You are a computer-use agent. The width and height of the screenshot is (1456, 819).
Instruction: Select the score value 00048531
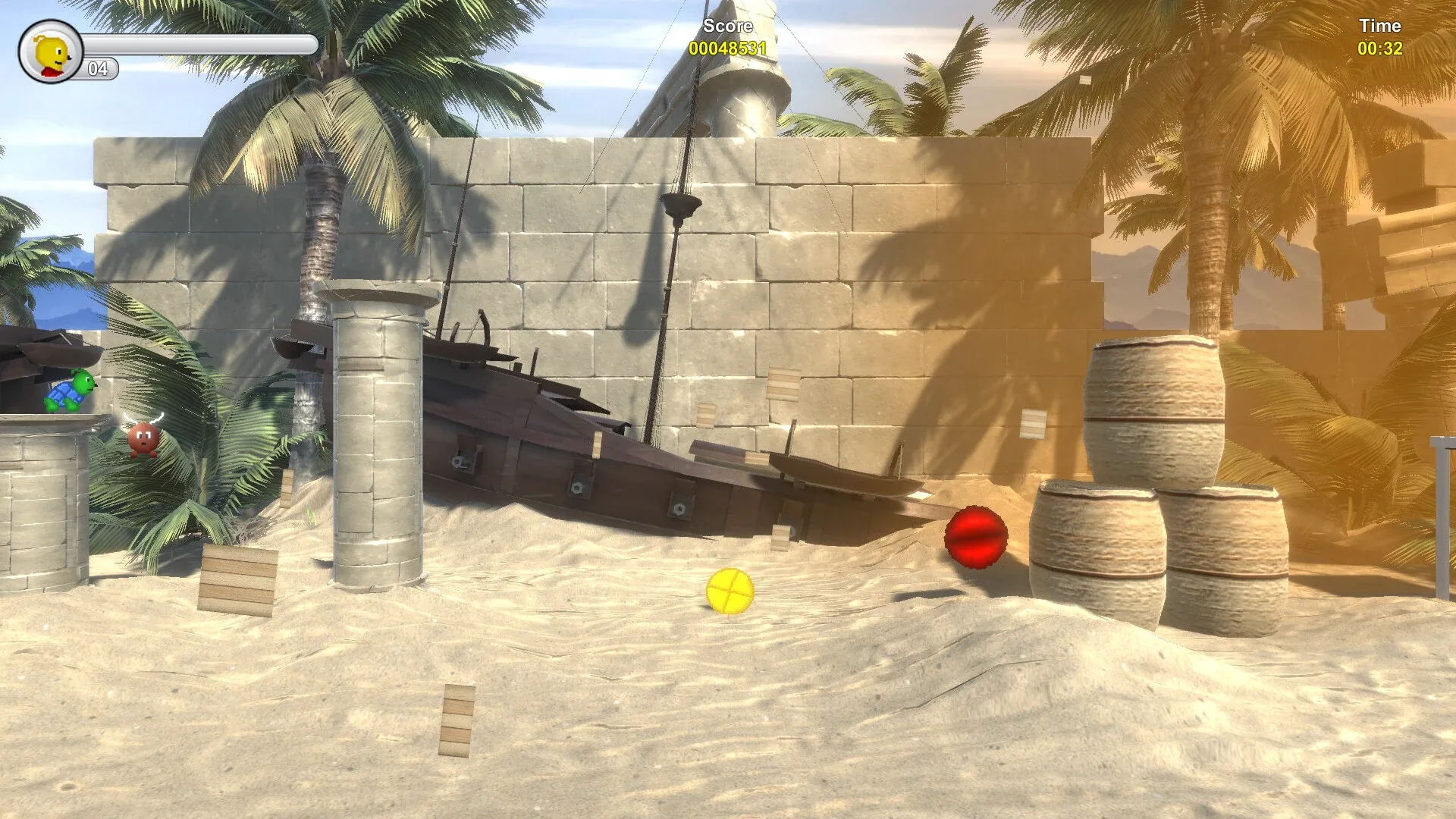point(726,47)
